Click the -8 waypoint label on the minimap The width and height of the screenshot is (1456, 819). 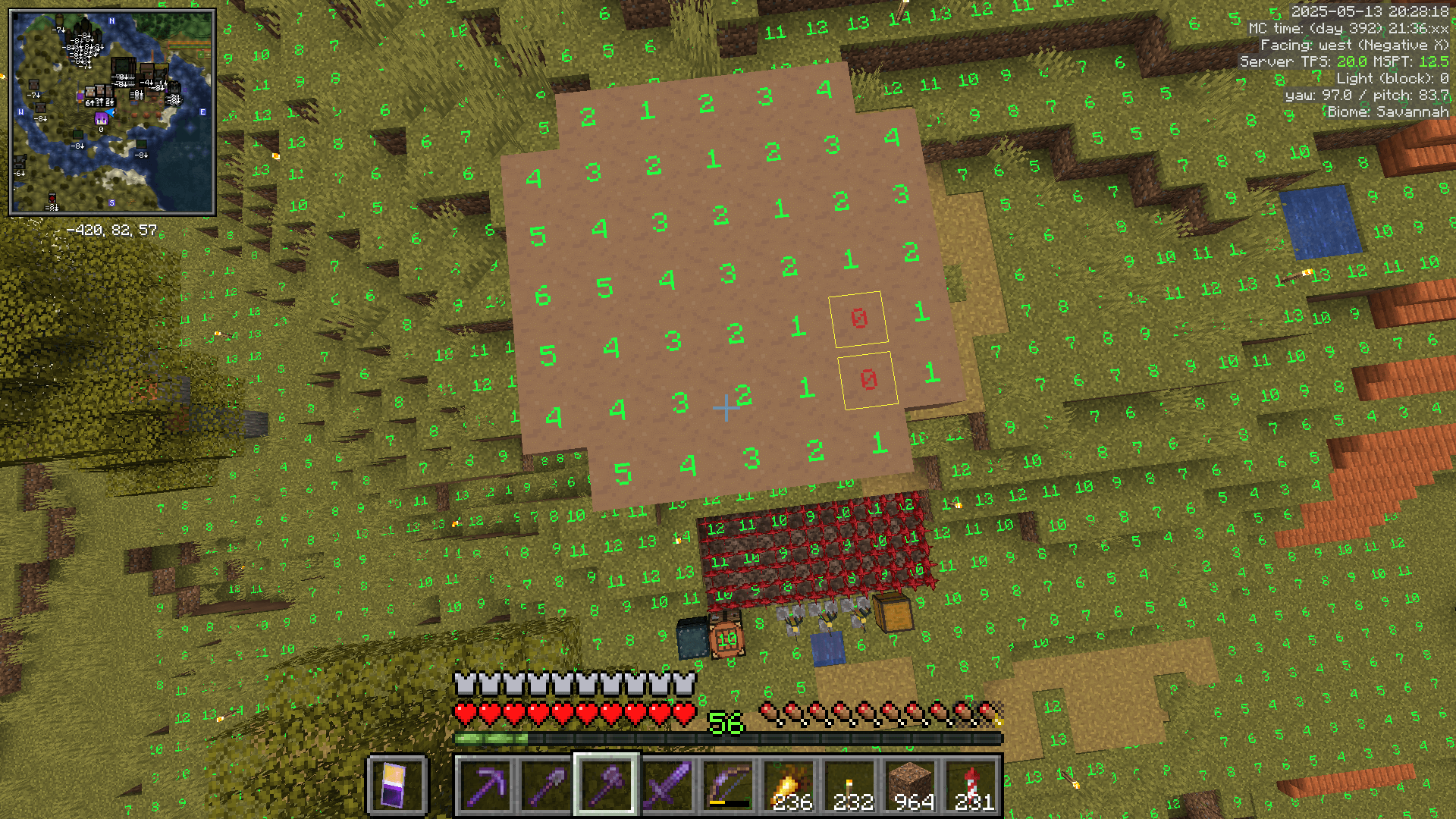78,146
